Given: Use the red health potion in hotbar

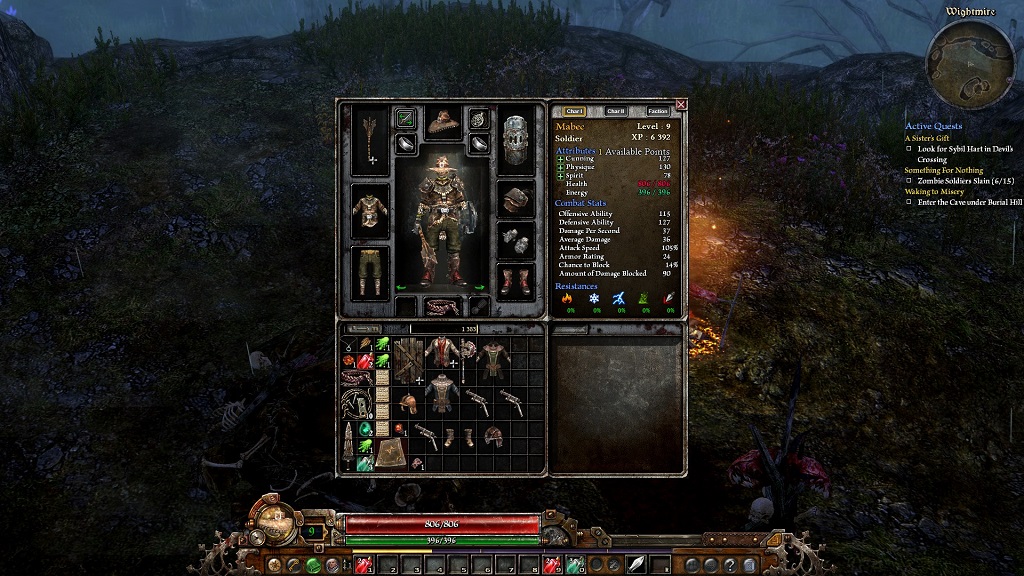Looking at the screenshot, I should [362, 565].
